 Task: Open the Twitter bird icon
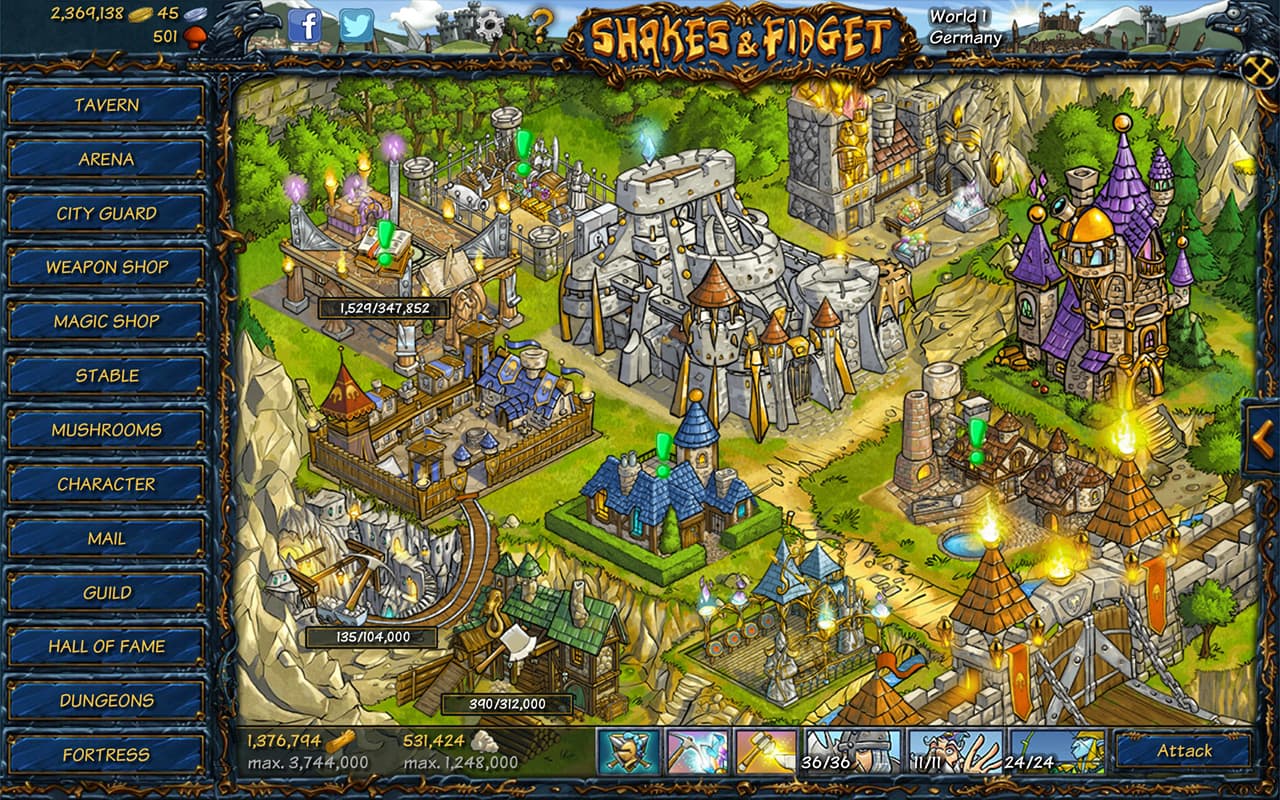[x=356, y=26]
